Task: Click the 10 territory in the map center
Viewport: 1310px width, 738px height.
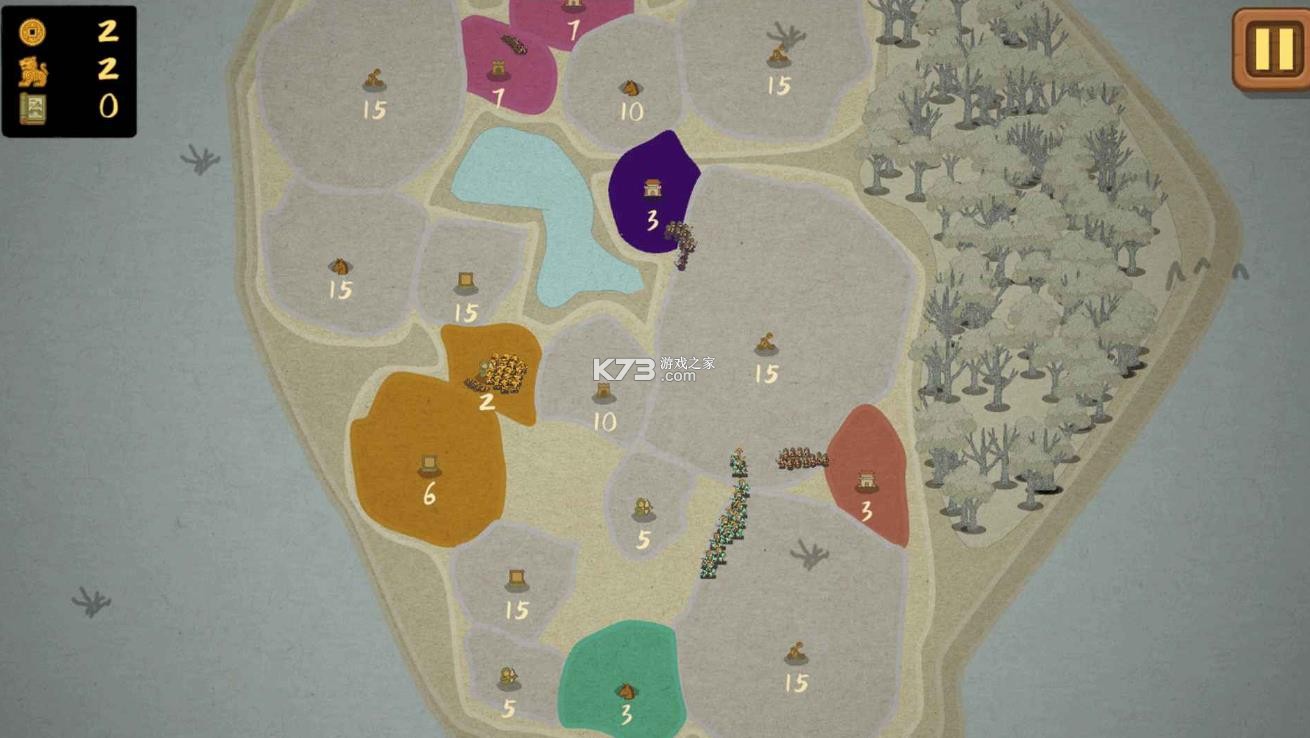Action: (604, 400)
